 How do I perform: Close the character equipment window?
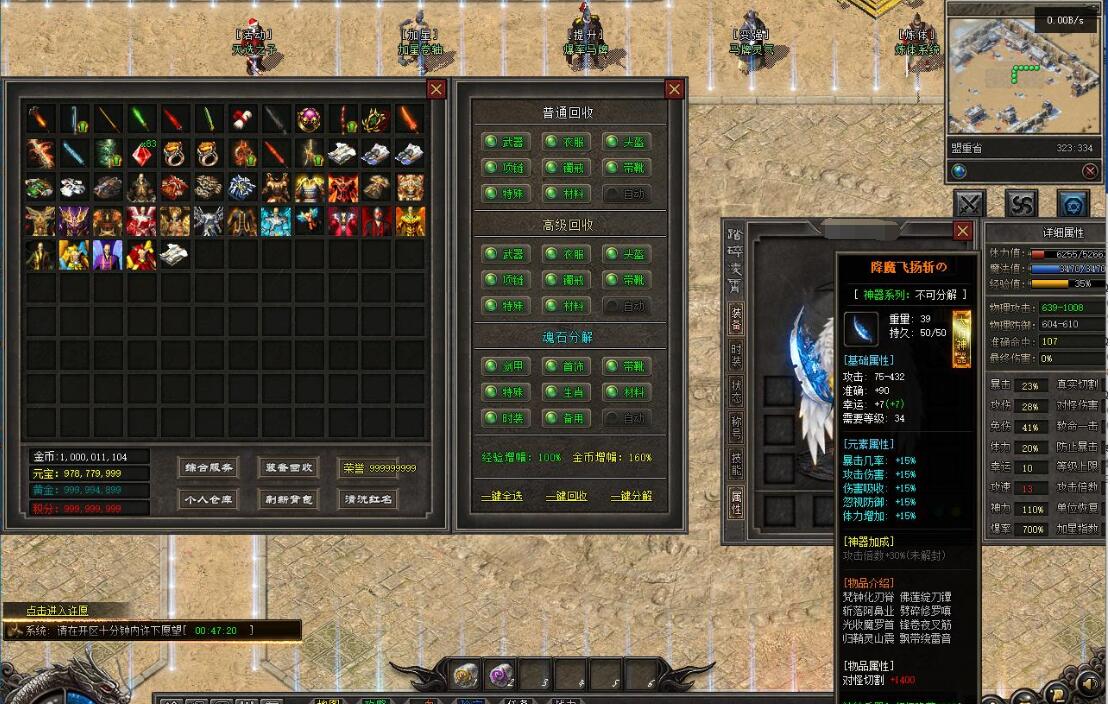[962, 231]
